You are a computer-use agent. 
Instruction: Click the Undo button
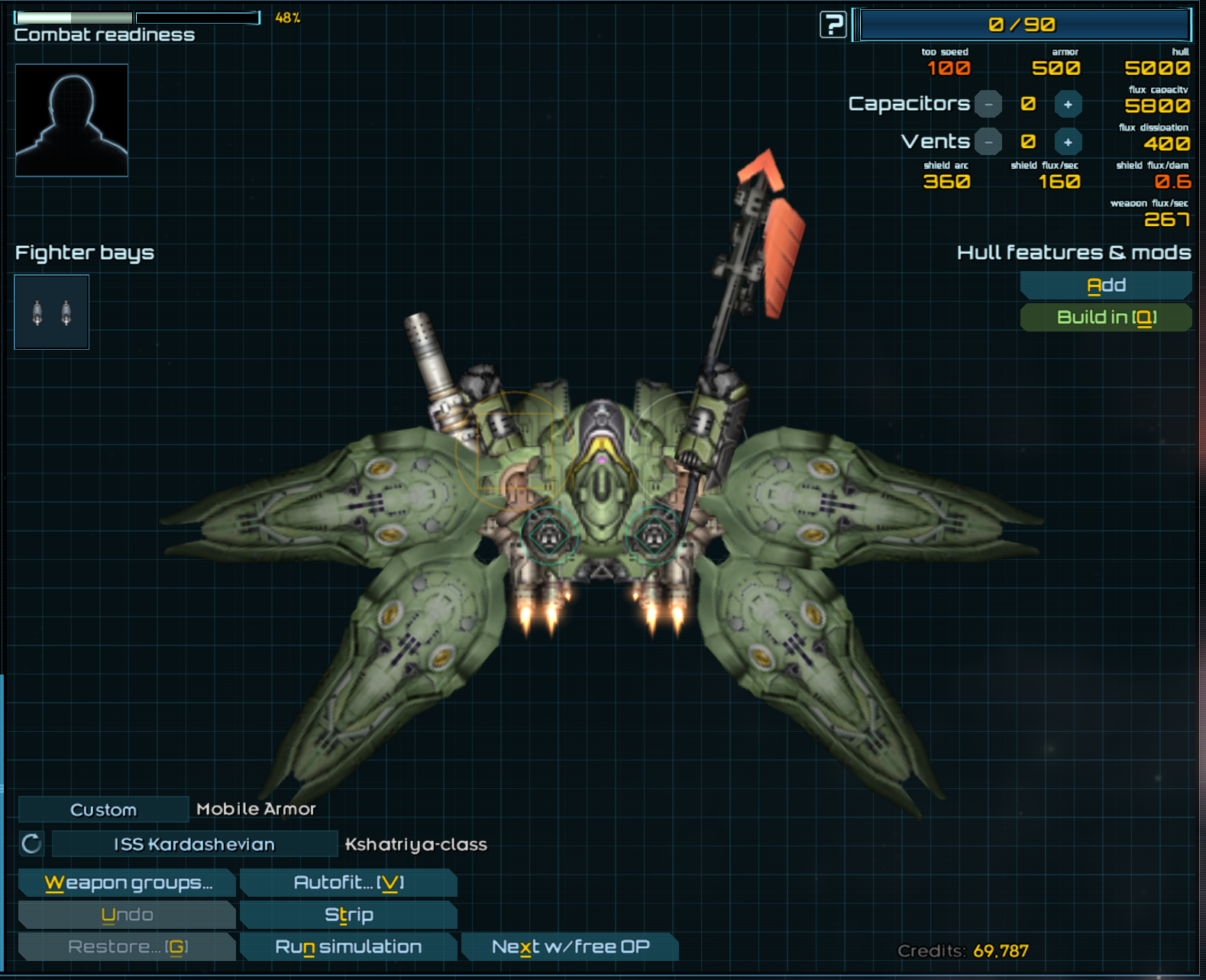coord(128,915)
